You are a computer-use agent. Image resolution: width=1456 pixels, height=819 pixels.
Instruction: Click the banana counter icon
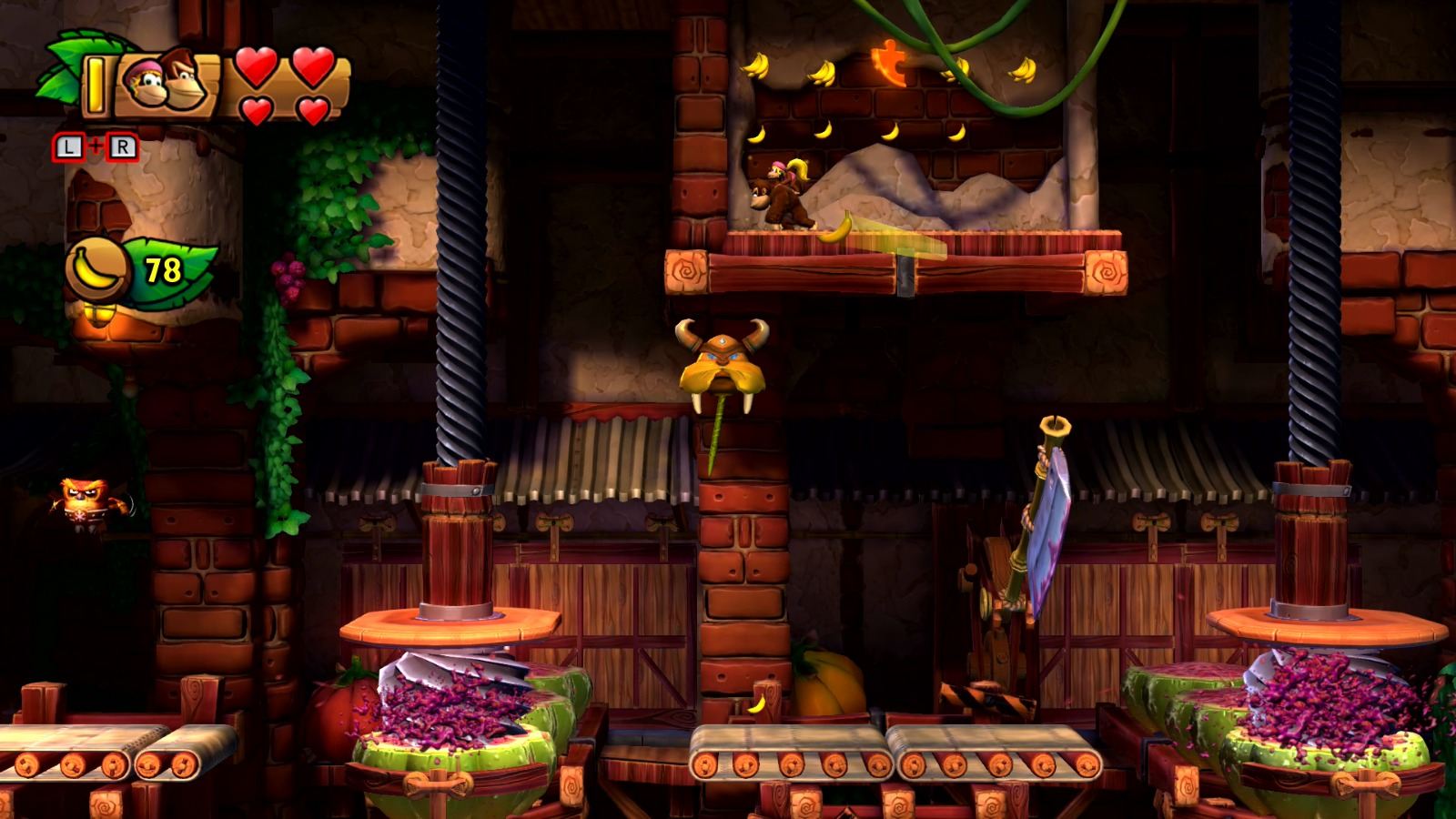click(x=96, y=268)
